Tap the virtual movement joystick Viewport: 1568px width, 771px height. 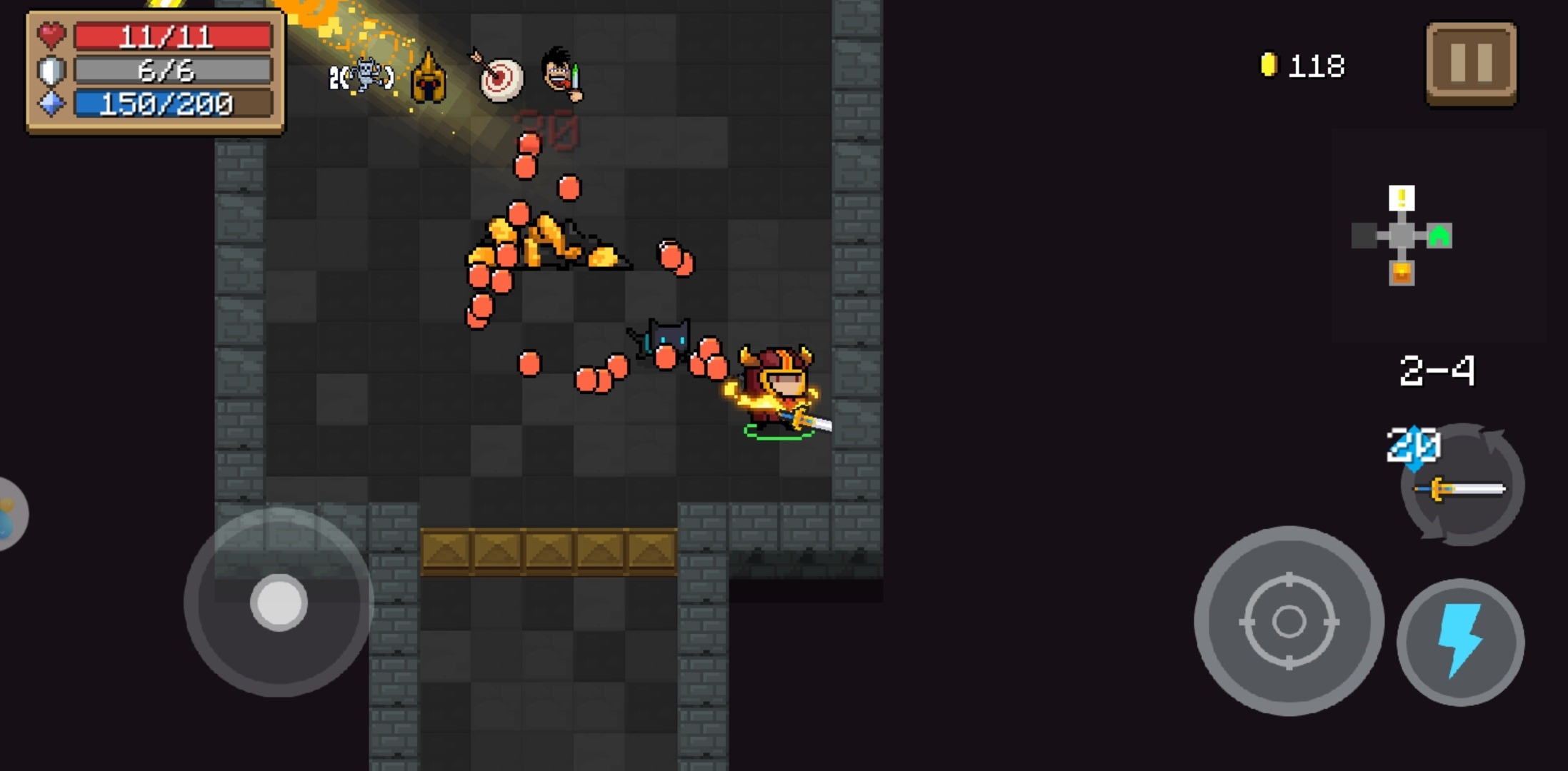pos(279,602)
